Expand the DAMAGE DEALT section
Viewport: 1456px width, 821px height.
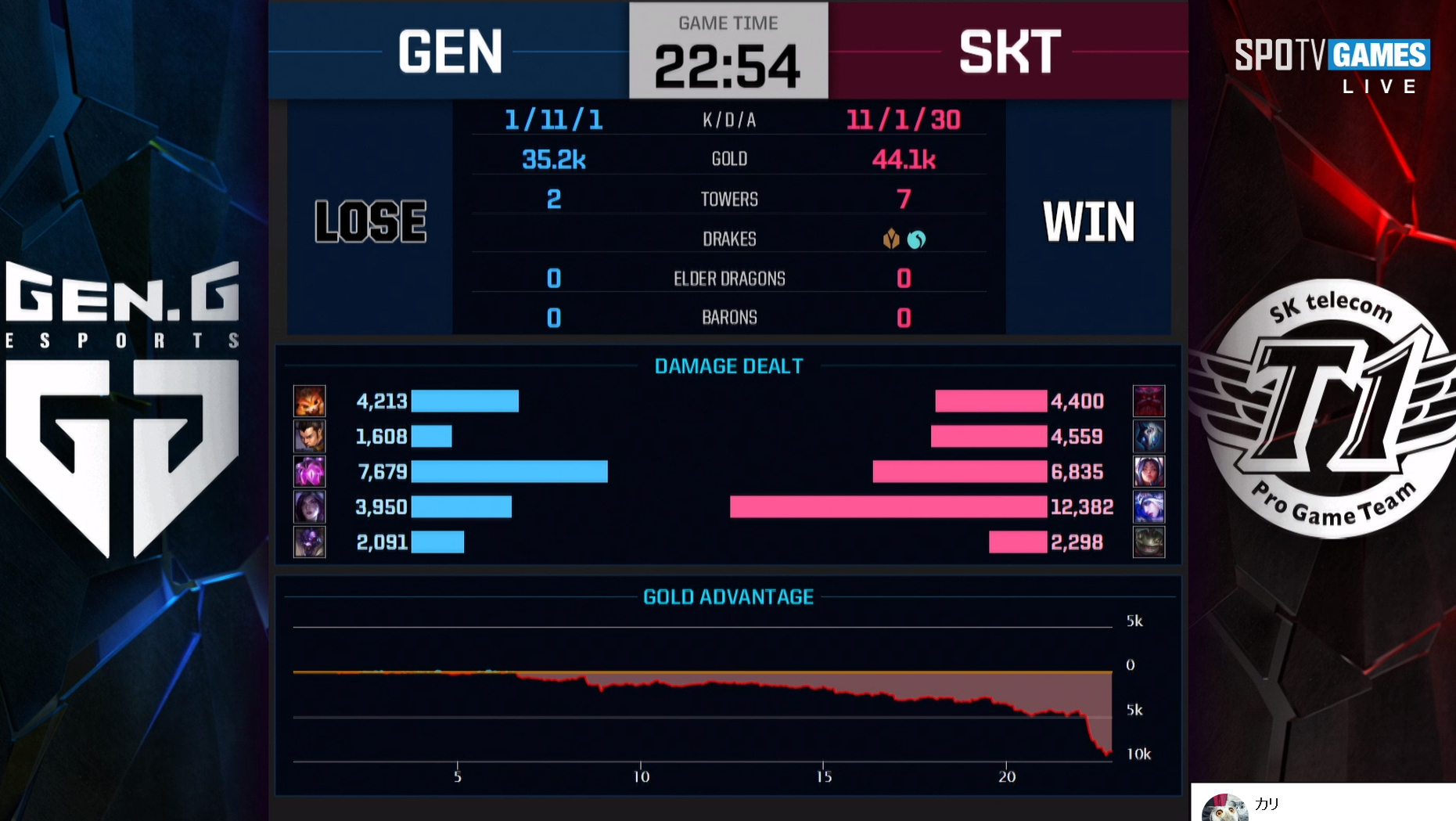[728, 365]
